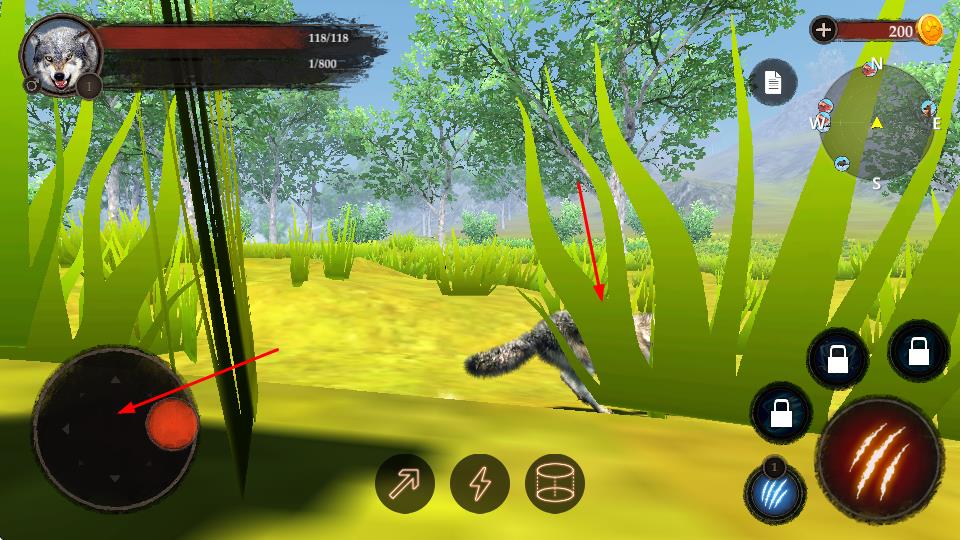This screenshot has width=960, height=540.
Task: Tap the wolf portrait avatar
Action: pyautogui.click(x=59, y=55)
